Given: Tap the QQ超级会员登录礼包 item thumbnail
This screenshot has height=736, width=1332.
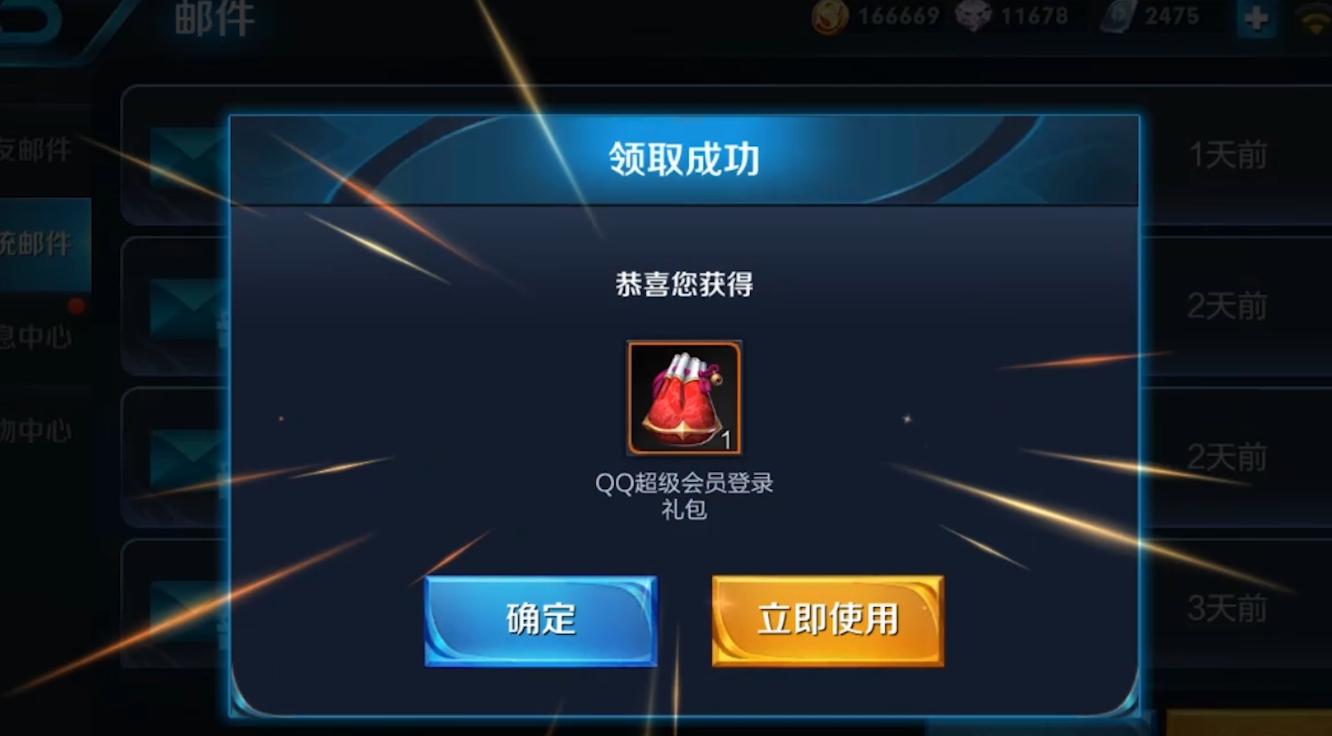Looking at the screenshot, I should tap(685, 397).
